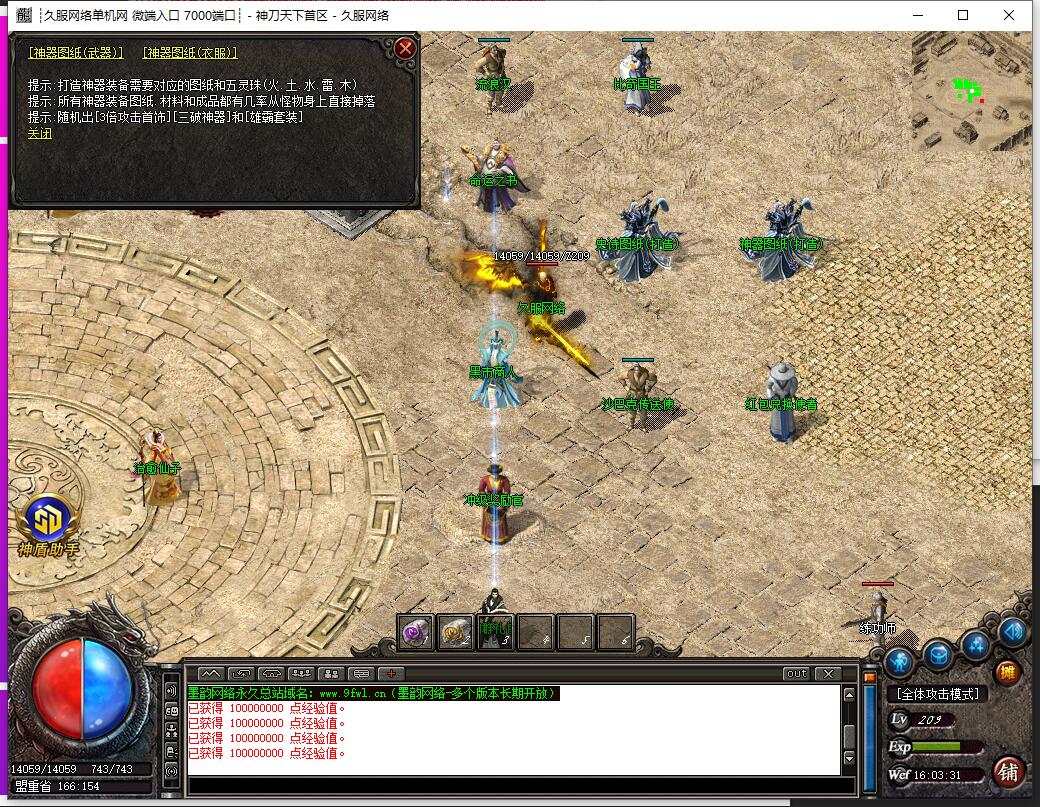Open the 铺 shop button
The image size is (1040, 807).
(1009, 771)
